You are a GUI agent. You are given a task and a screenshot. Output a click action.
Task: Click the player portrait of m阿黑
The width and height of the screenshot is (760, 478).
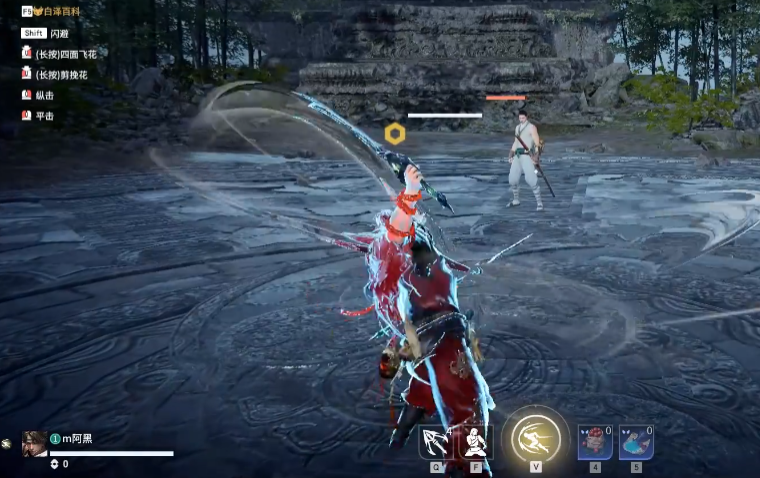pyautogui.click(x=34, y=443)
